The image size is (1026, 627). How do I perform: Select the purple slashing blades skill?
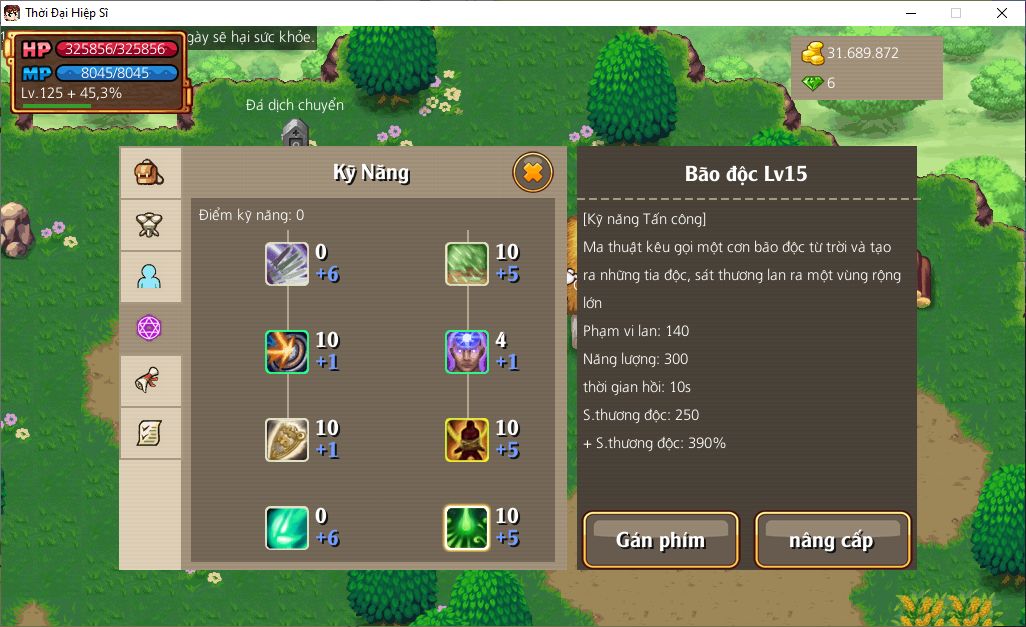click(287, 264)
